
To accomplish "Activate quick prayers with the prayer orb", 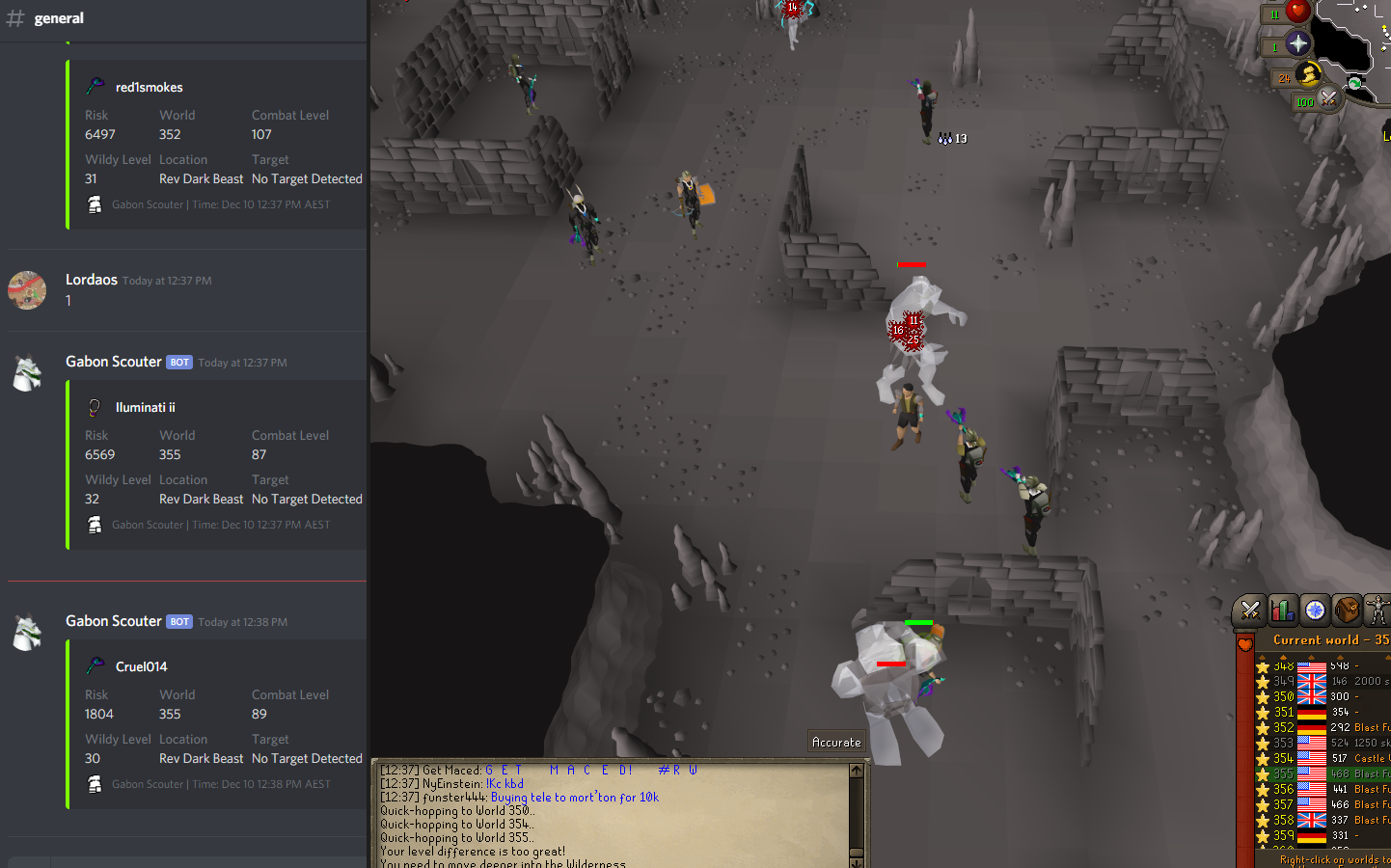I will click(1298, 42).
